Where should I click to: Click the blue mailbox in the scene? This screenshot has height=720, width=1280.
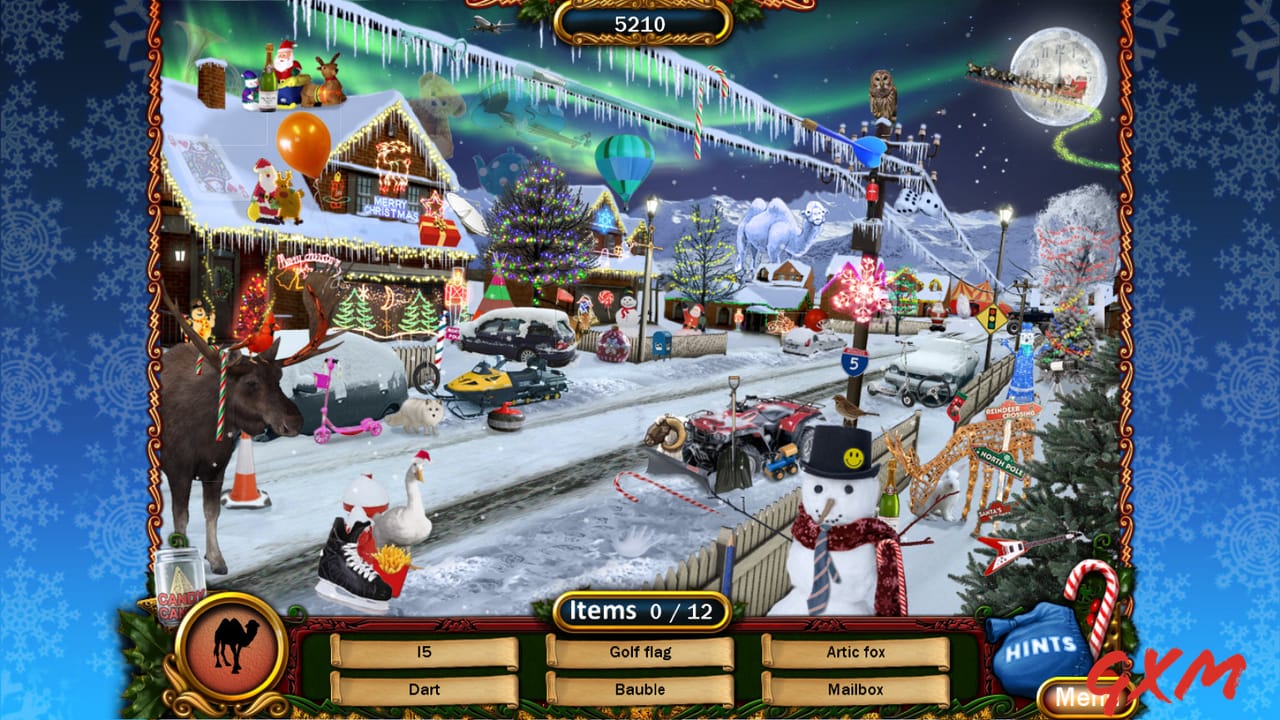click(661, 343)
